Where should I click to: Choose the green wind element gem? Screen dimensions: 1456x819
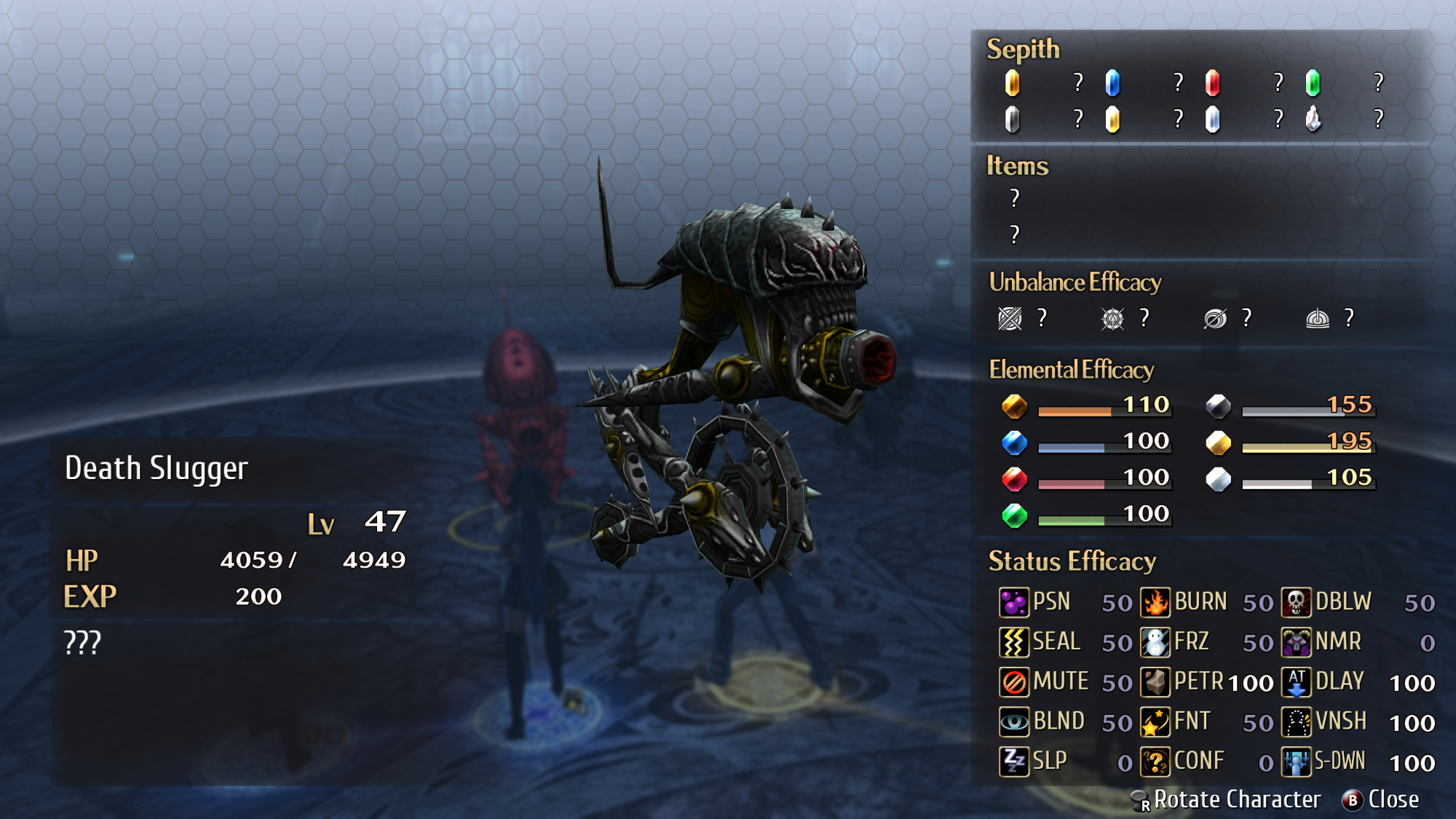pyautogui.click(x=1014, y=515)
